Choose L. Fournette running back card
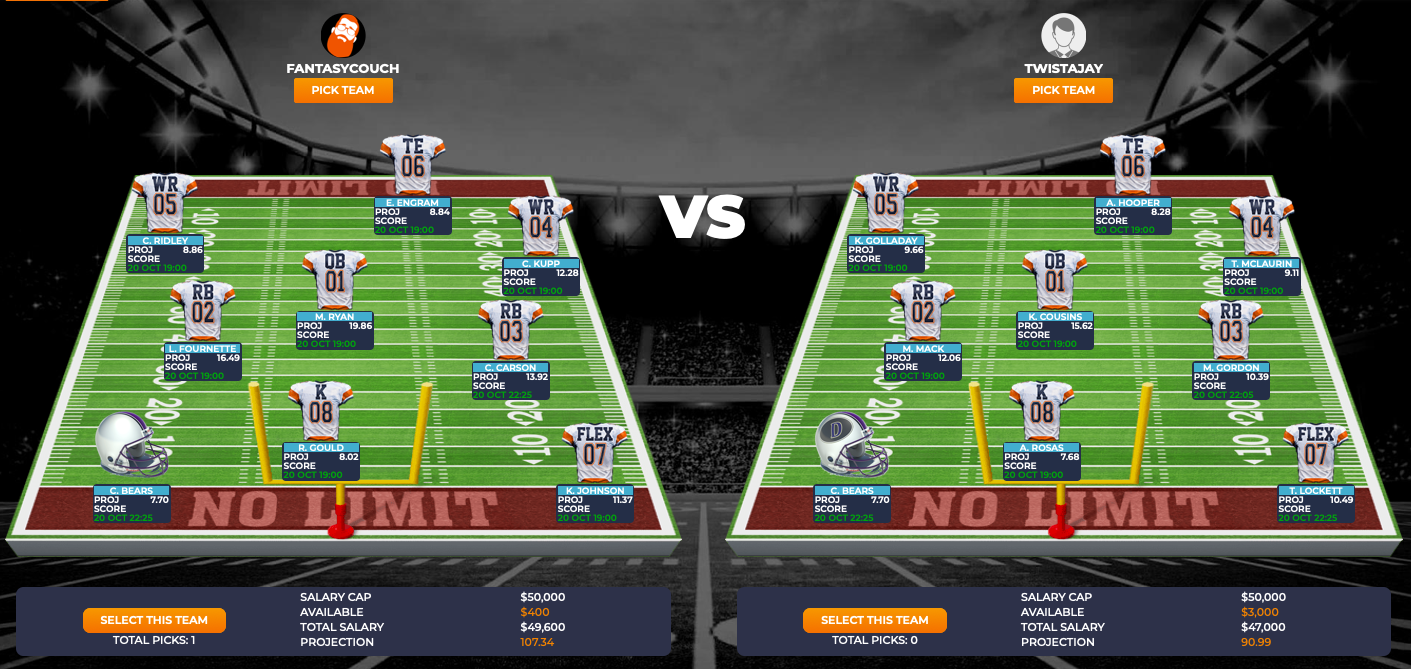 point(203,362)
